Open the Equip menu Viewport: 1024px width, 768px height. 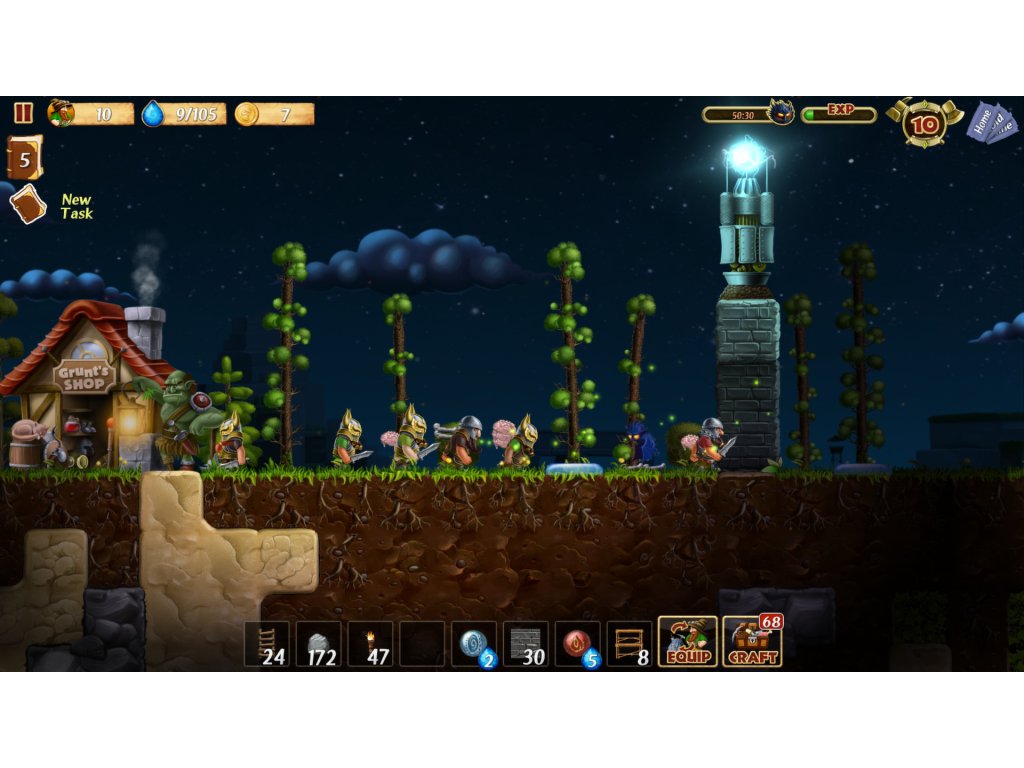pos(687,642)
